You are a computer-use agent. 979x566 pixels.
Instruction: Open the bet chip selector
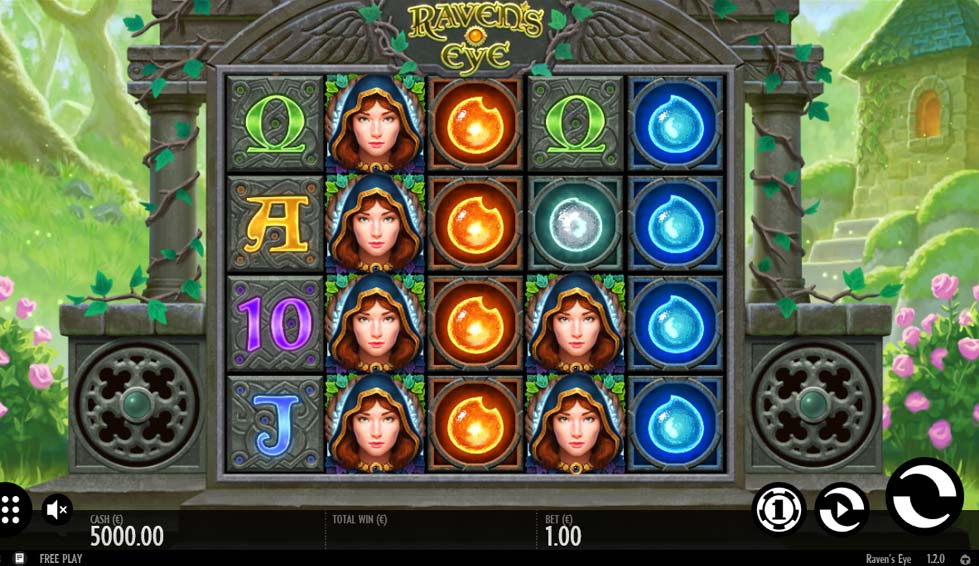click(778, 510)
